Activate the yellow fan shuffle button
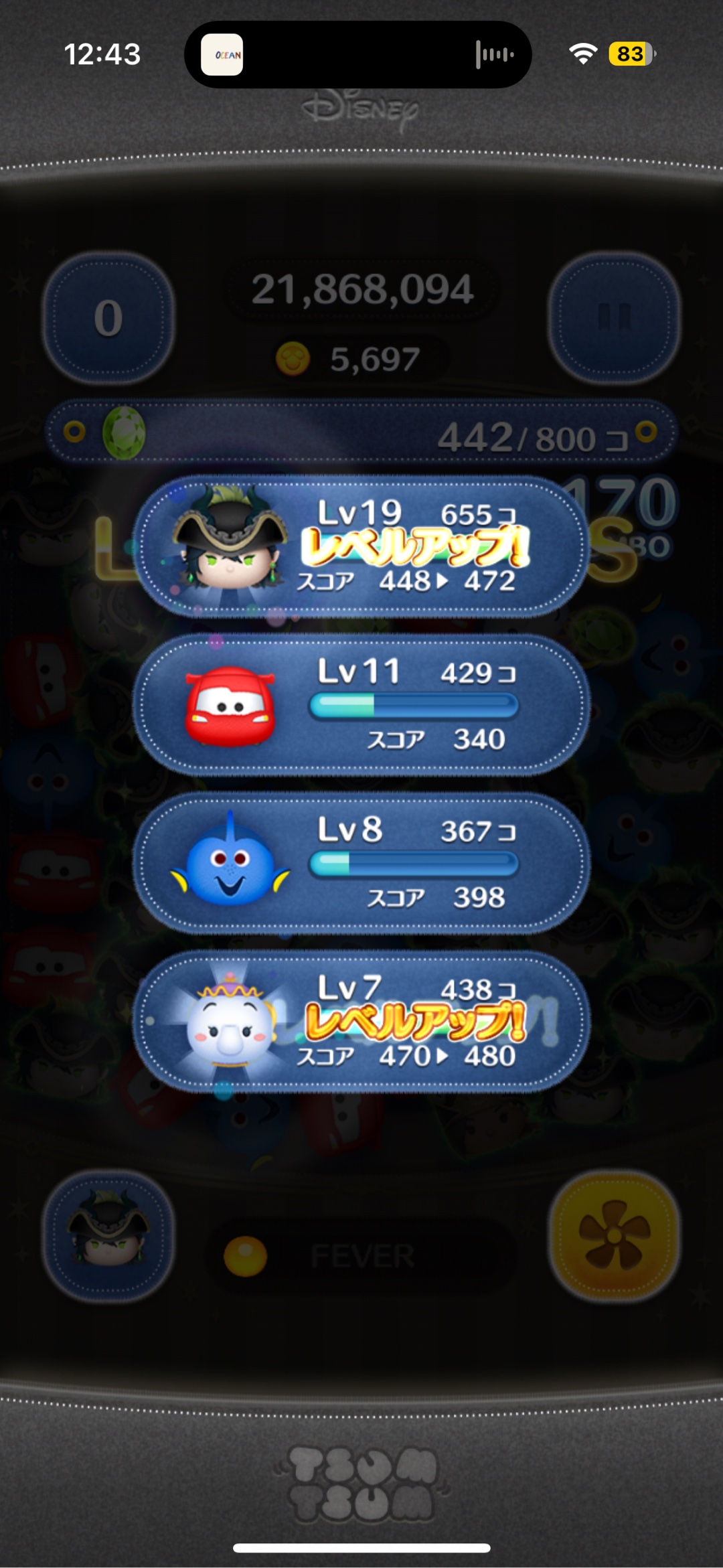The height and width of the screenshot is (1568, 723). click(614, 1236)
